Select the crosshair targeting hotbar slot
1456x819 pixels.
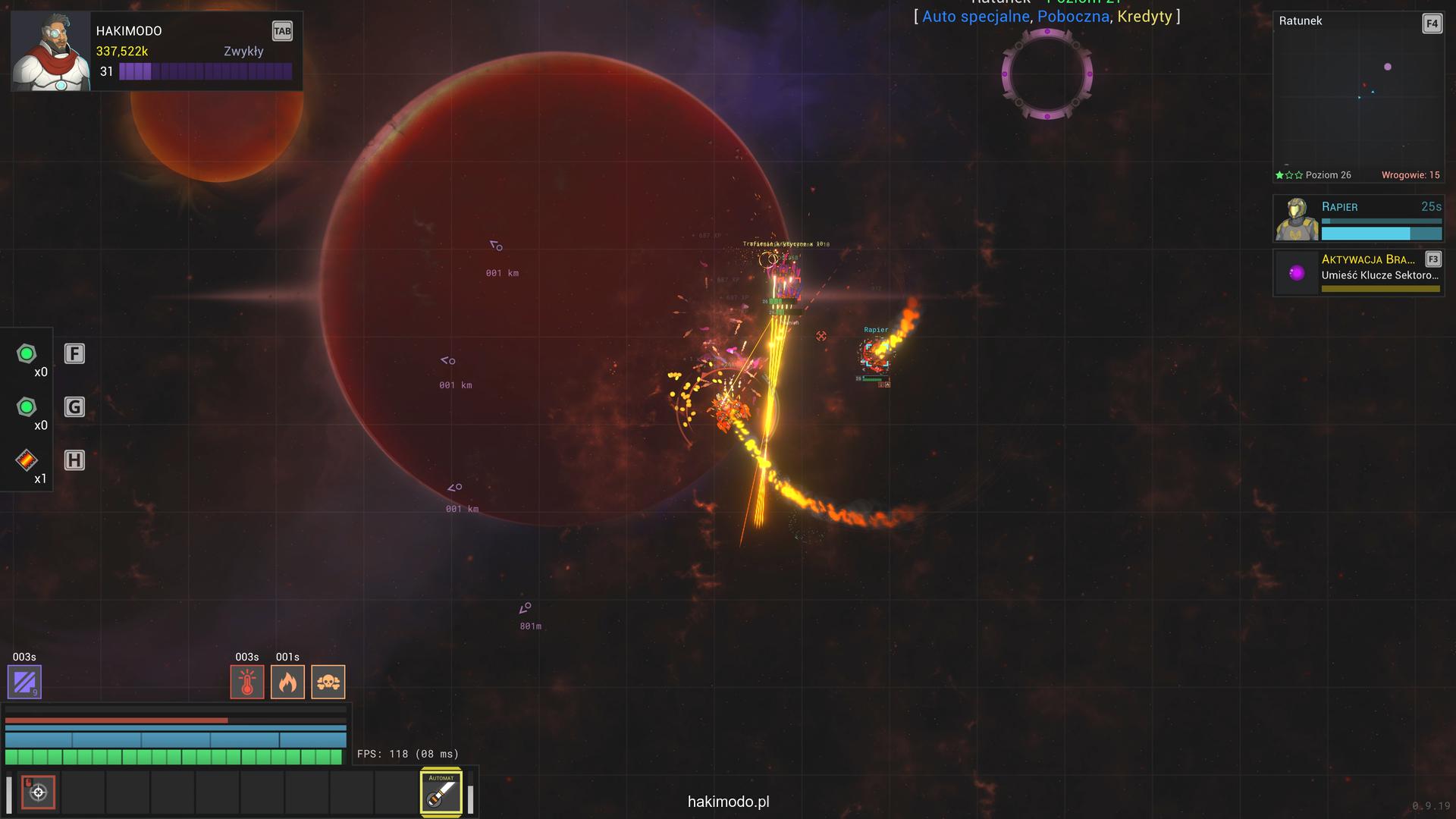pyautogui.click(x=38, y=792)
